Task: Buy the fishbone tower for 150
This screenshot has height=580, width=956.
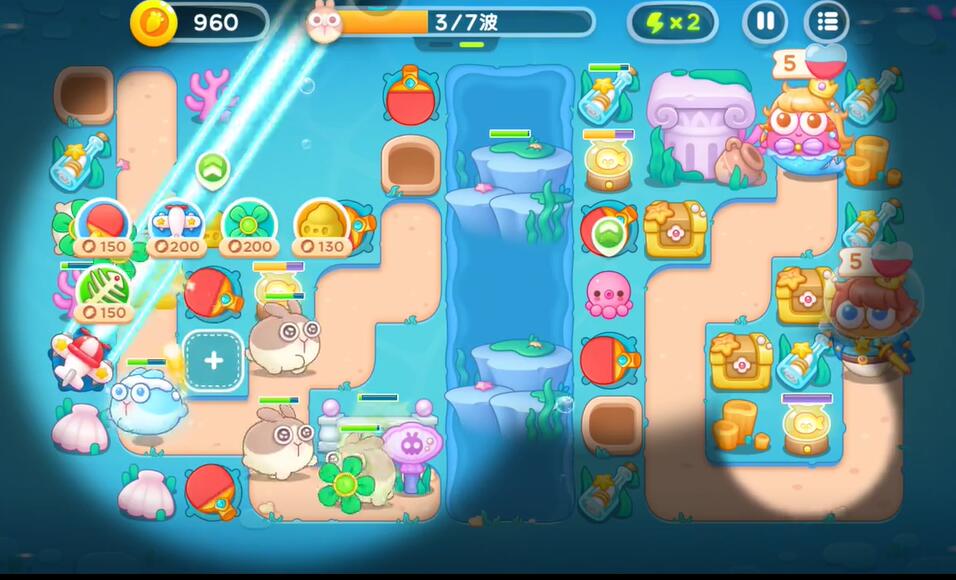Action: [x=101, y=292]
